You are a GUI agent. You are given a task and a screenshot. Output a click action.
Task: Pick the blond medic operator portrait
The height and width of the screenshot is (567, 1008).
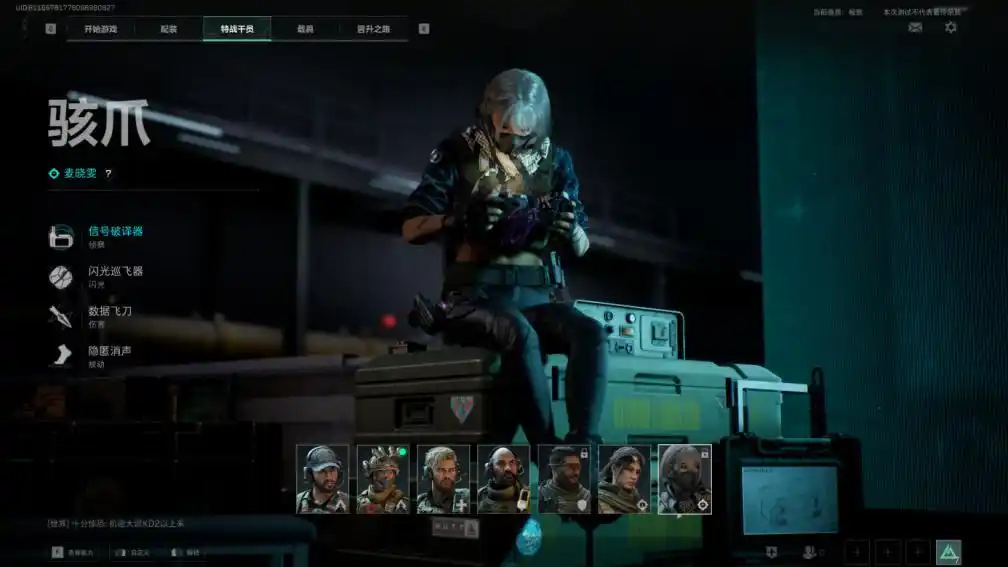point(443,479)
